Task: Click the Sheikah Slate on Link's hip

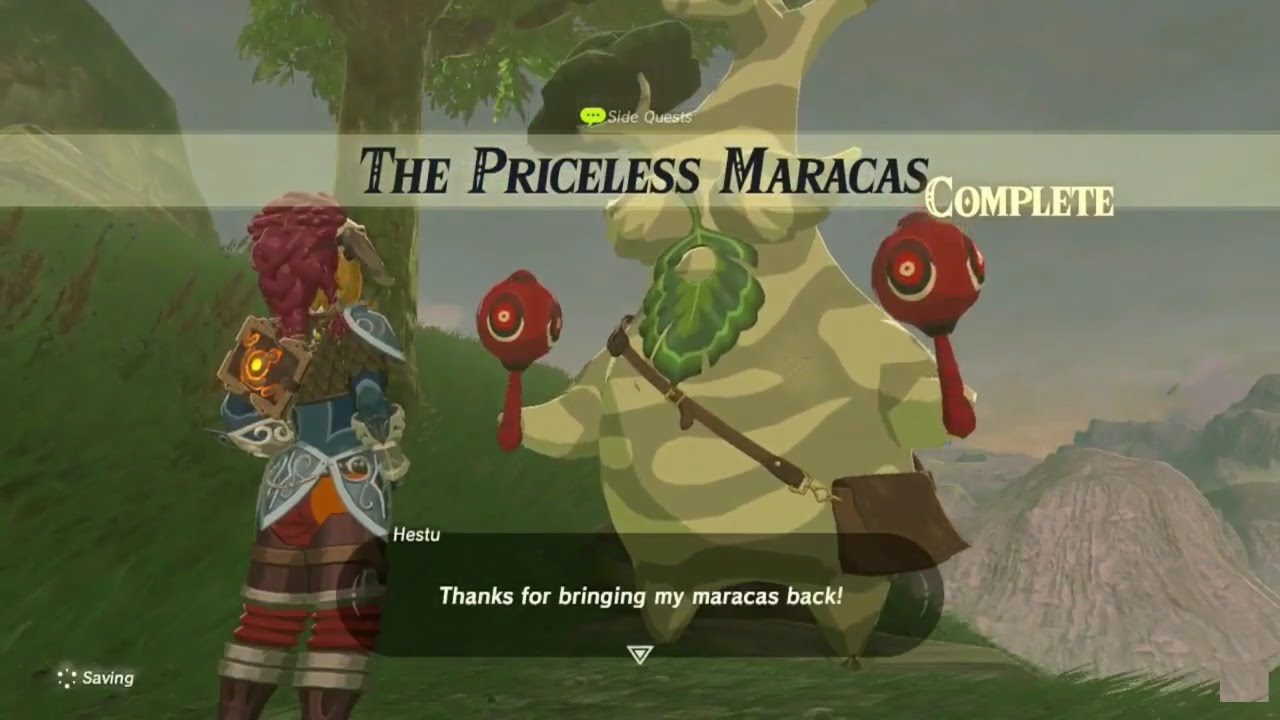Action: 262,360
